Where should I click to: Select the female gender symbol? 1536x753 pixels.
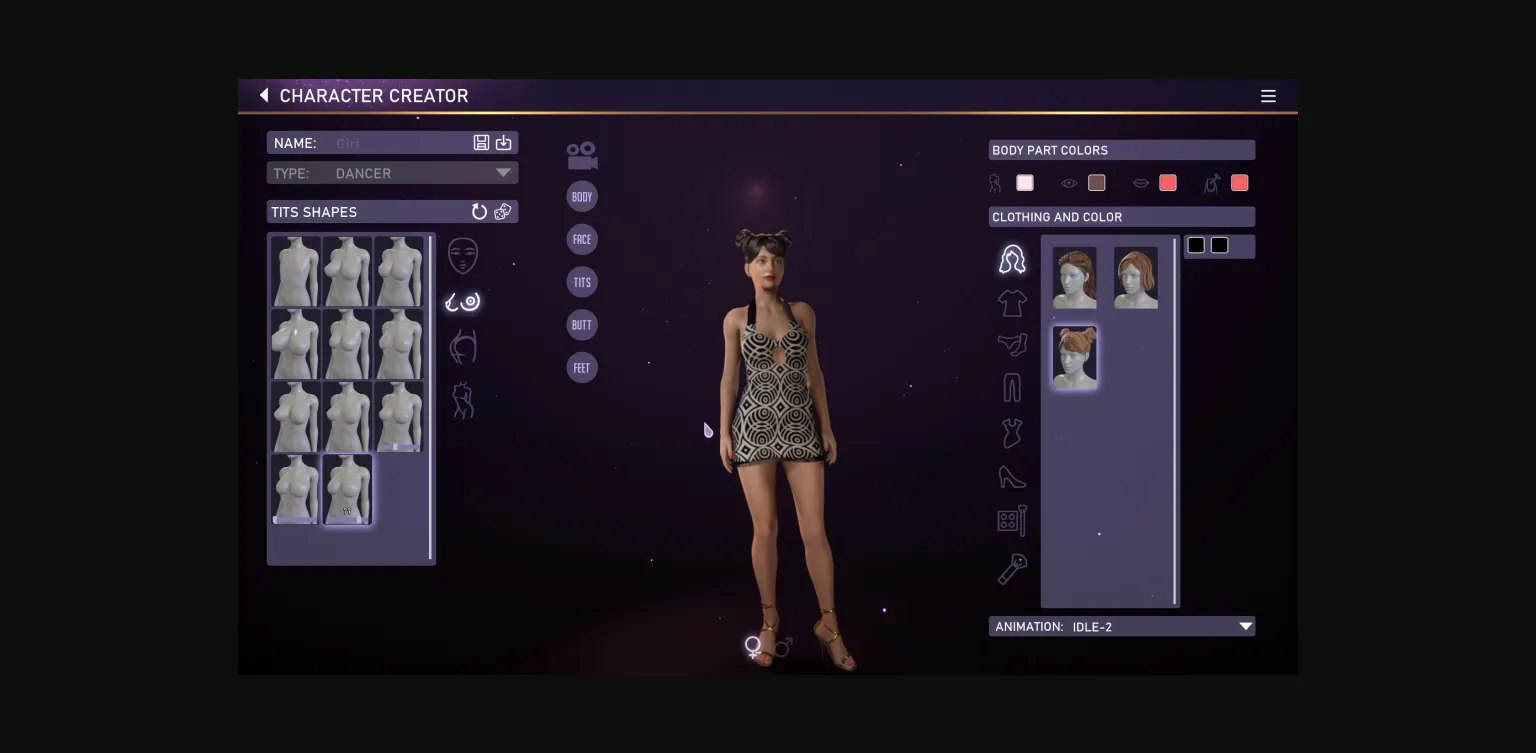[752, 645]
